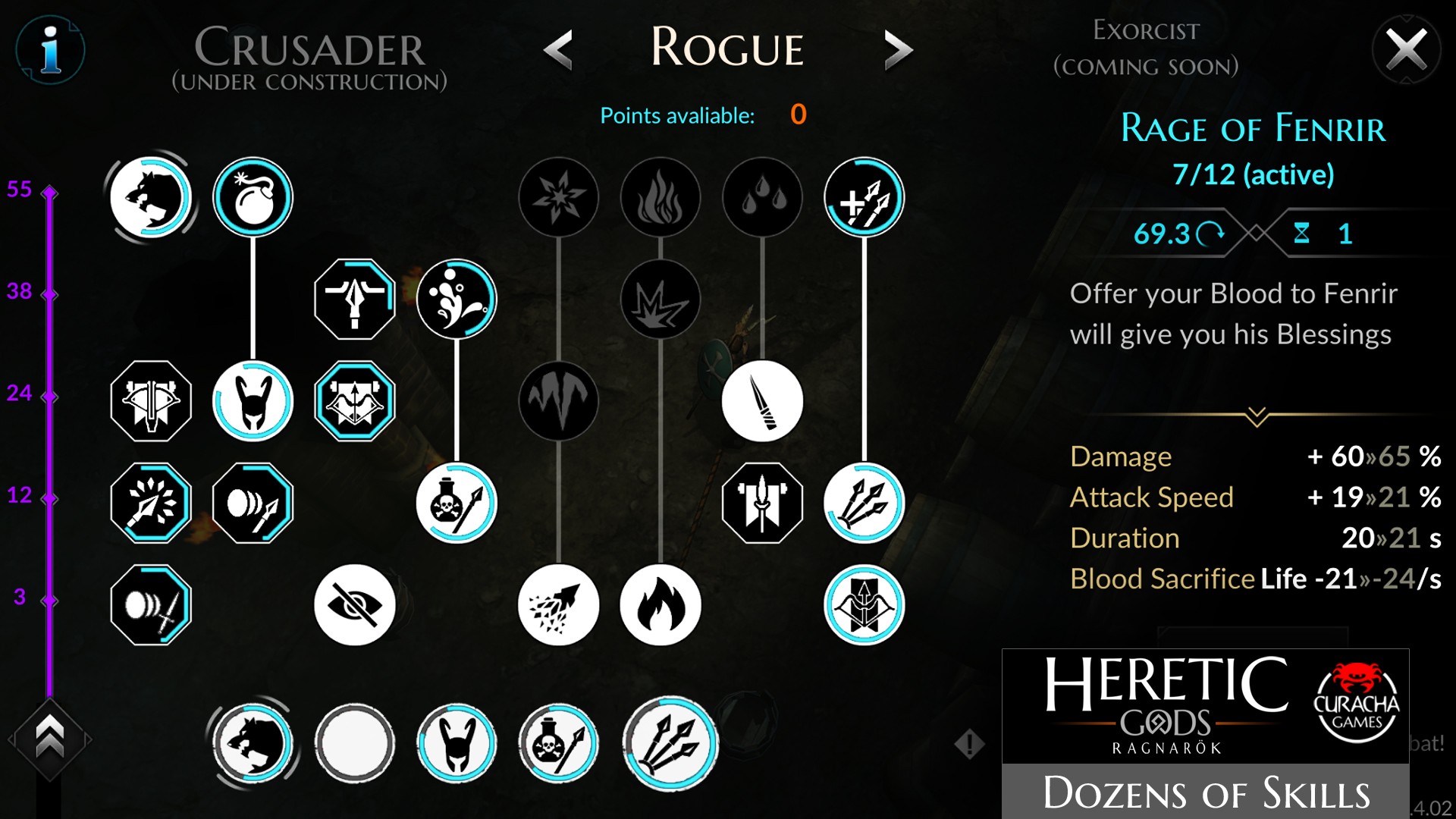1456x819 pixels.
Task: Switch to next class with right arrow
Action: click(x=898, y=50)
